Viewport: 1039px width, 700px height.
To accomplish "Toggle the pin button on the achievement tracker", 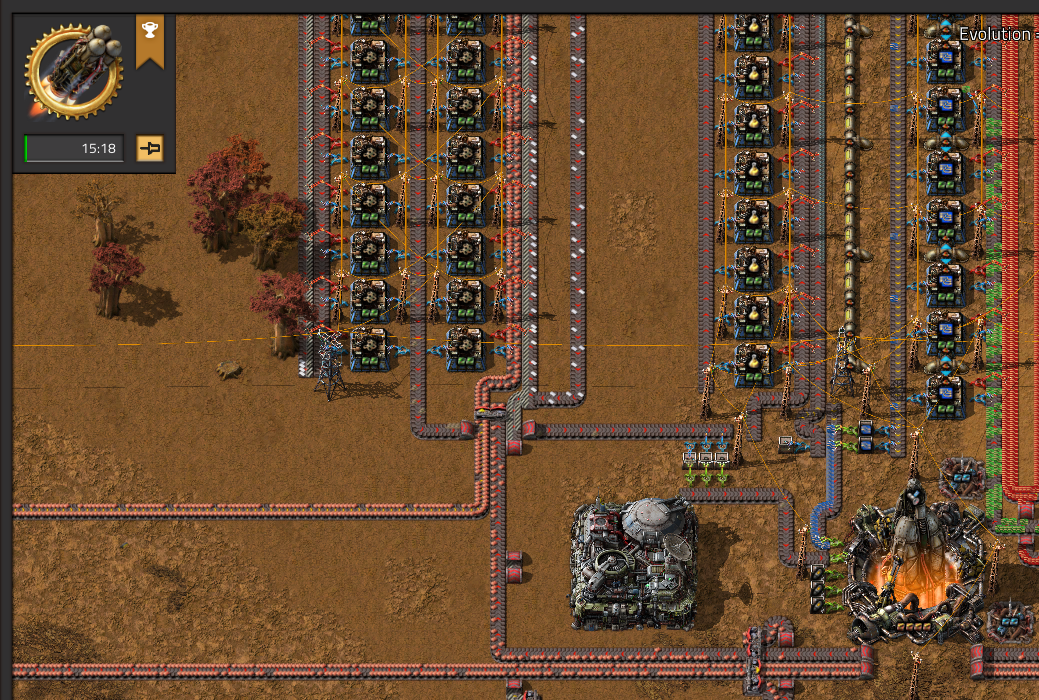I will 150,149.
